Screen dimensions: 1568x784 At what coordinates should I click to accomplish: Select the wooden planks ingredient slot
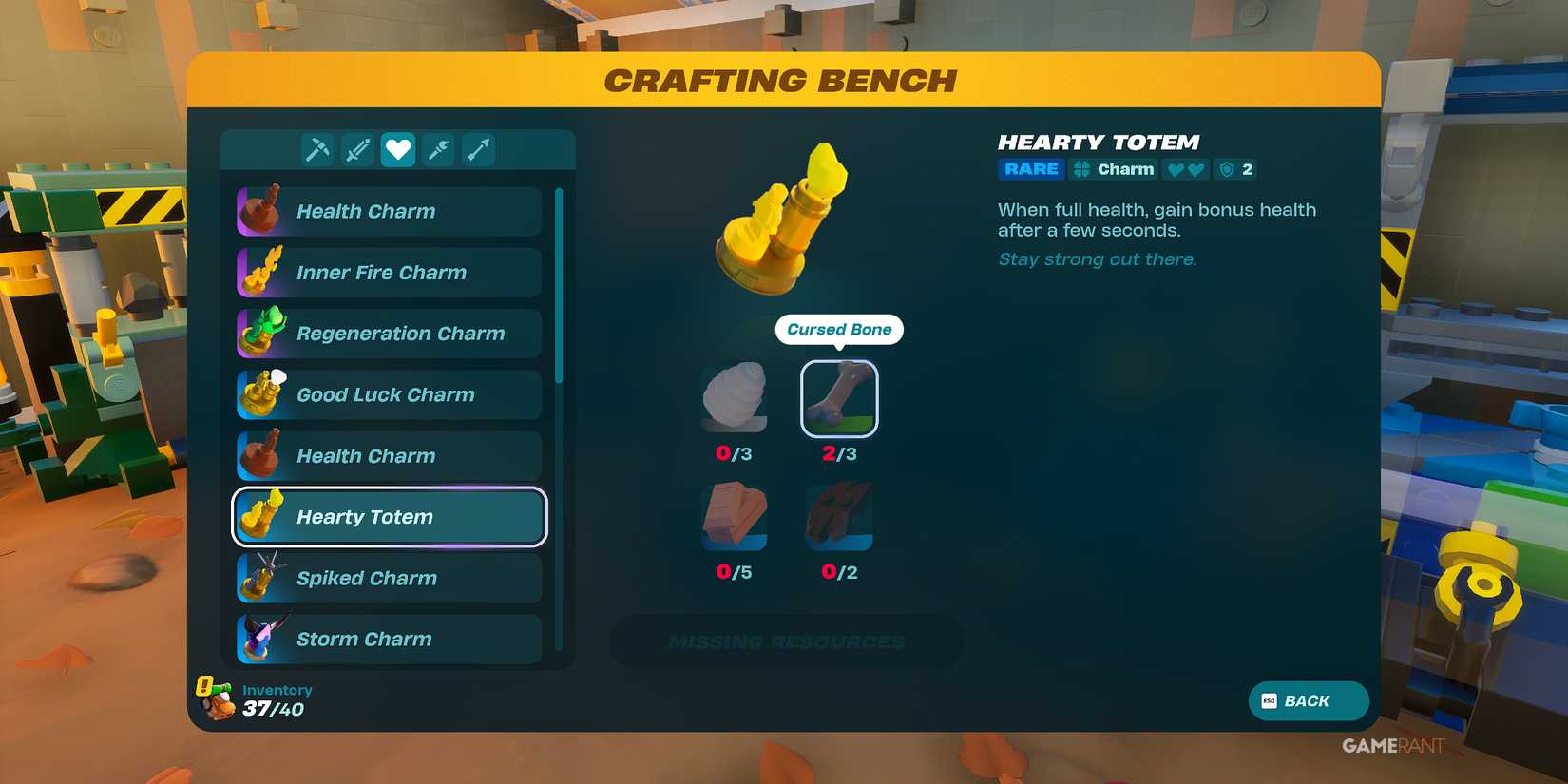coord(734,516)
